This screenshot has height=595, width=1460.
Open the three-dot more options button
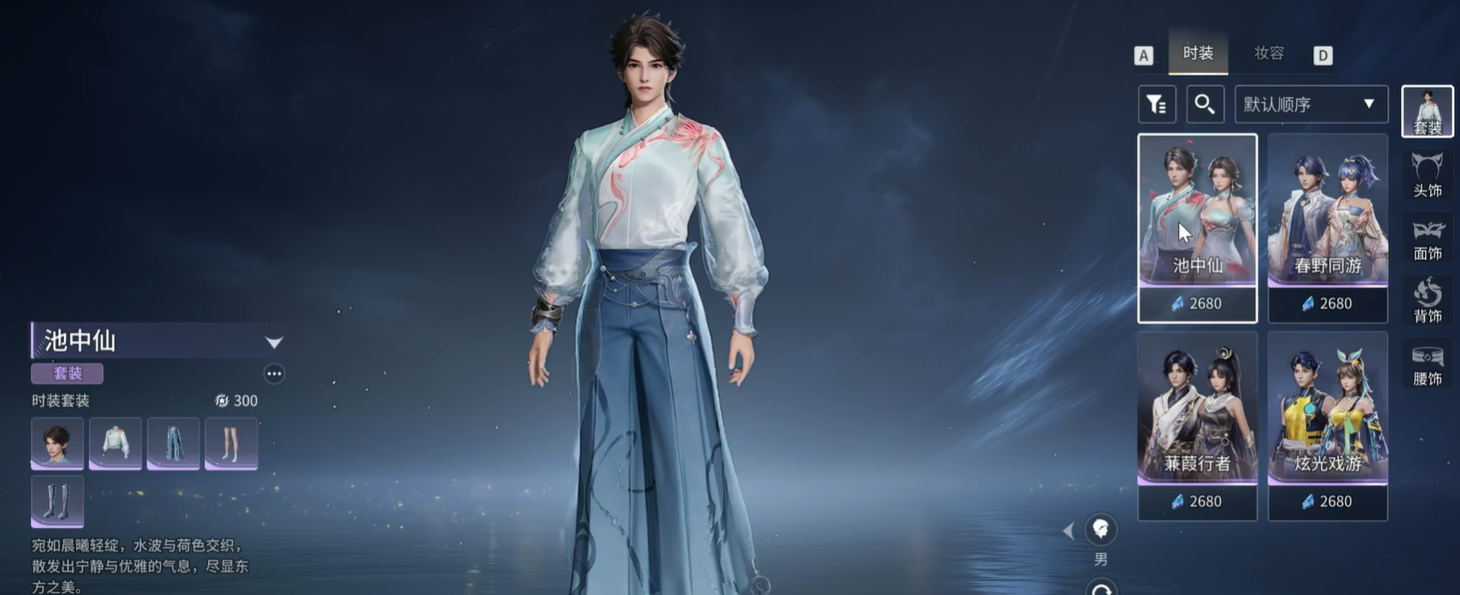[274, 374]
